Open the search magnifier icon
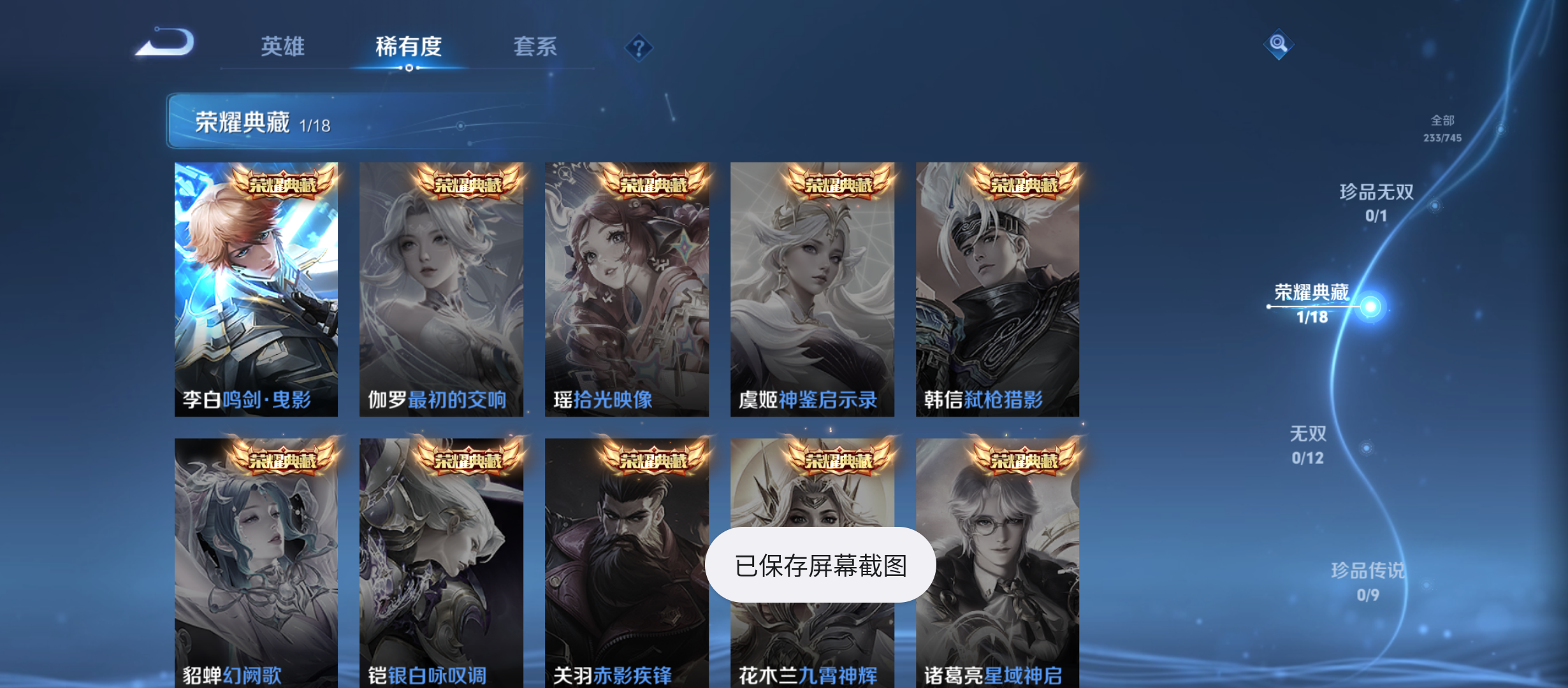 click(1279, 43)
